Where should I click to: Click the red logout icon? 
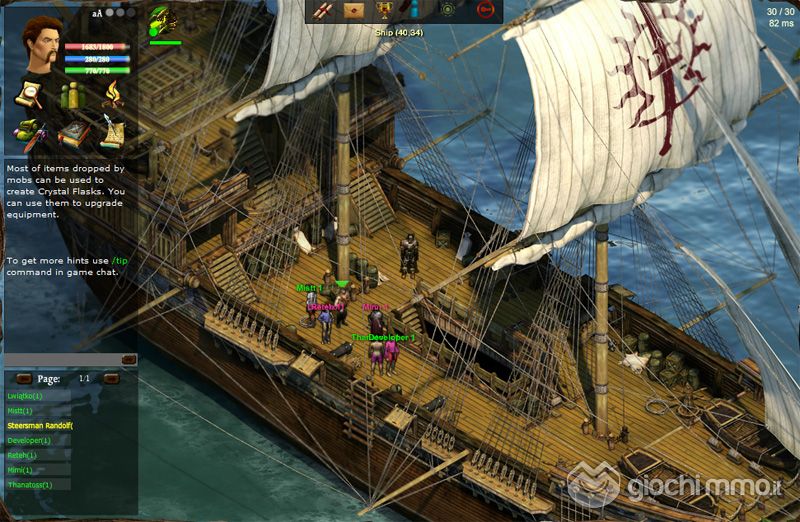coord(485,10)
